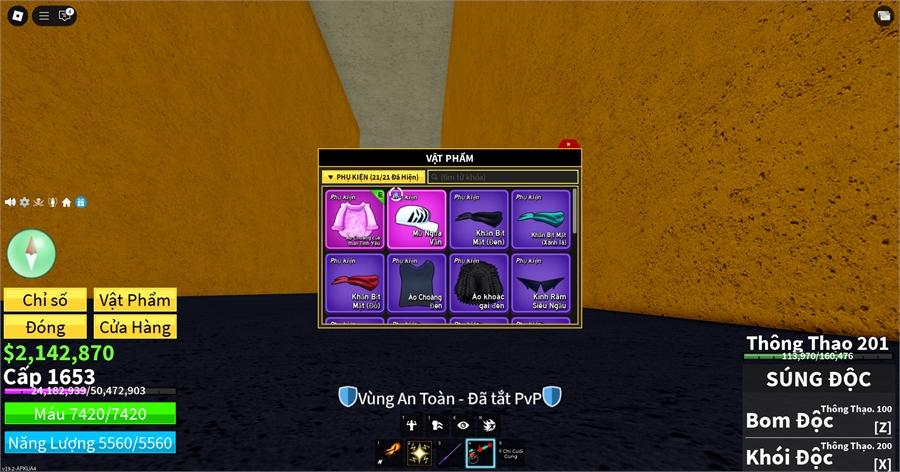Select the Mũ Ngựa Vằn cap

coord(416,219)
